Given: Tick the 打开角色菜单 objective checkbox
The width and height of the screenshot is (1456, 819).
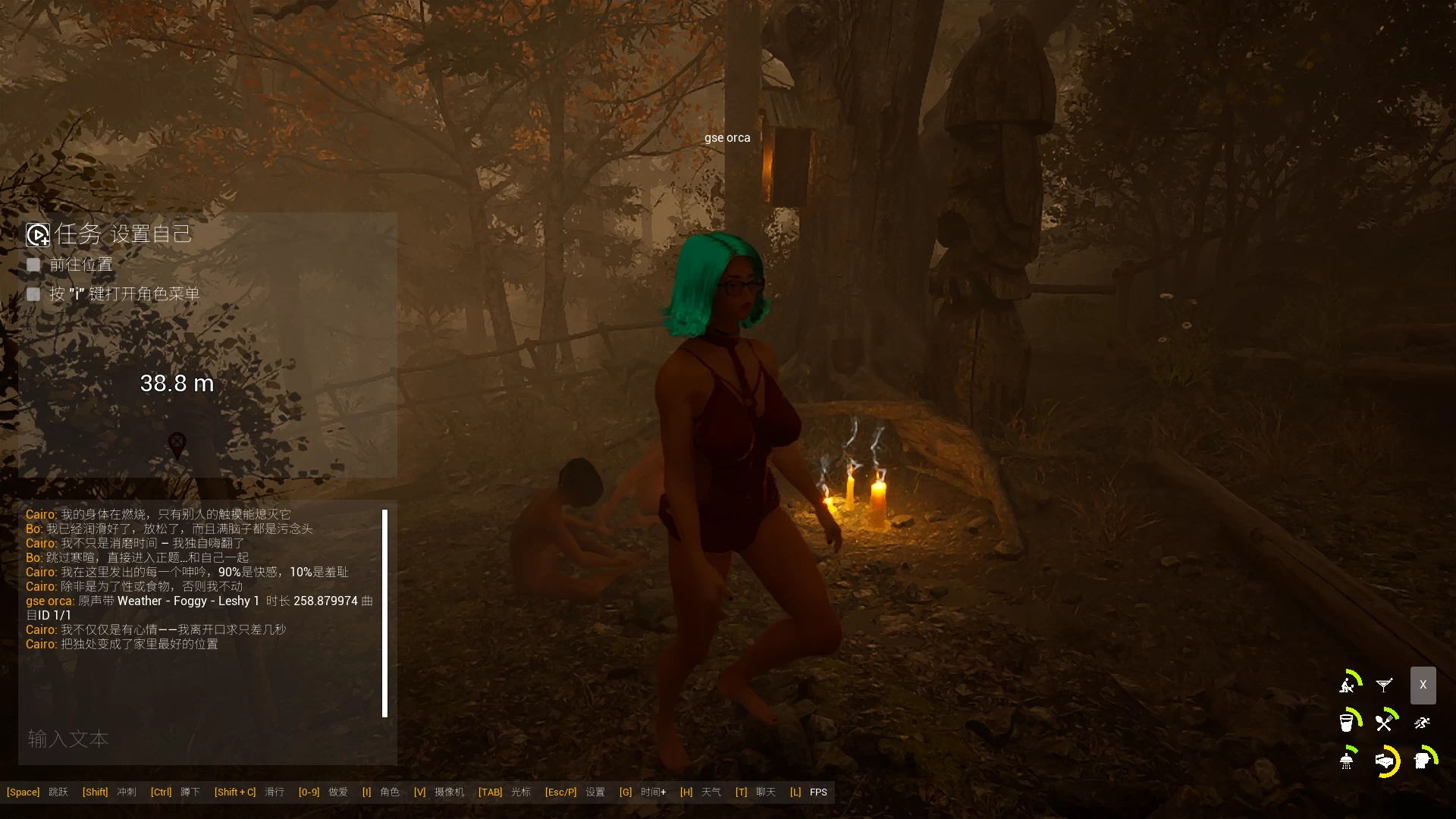Looking at the screenshot, I should click(x=33, y=294).
